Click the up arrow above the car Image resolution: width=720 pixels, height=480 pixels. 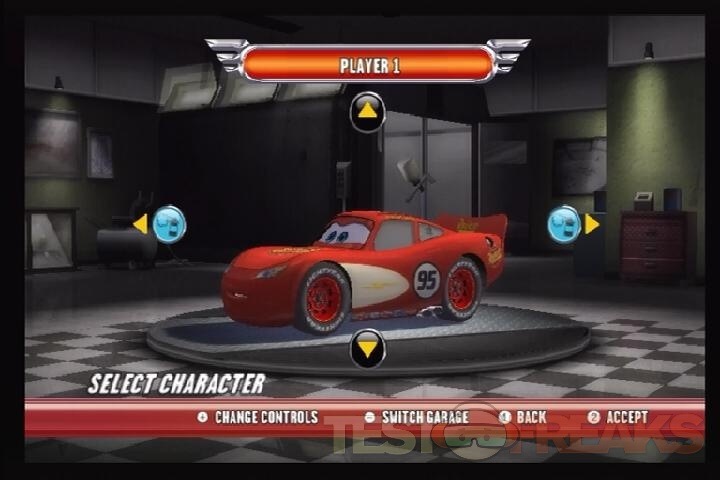367,111
